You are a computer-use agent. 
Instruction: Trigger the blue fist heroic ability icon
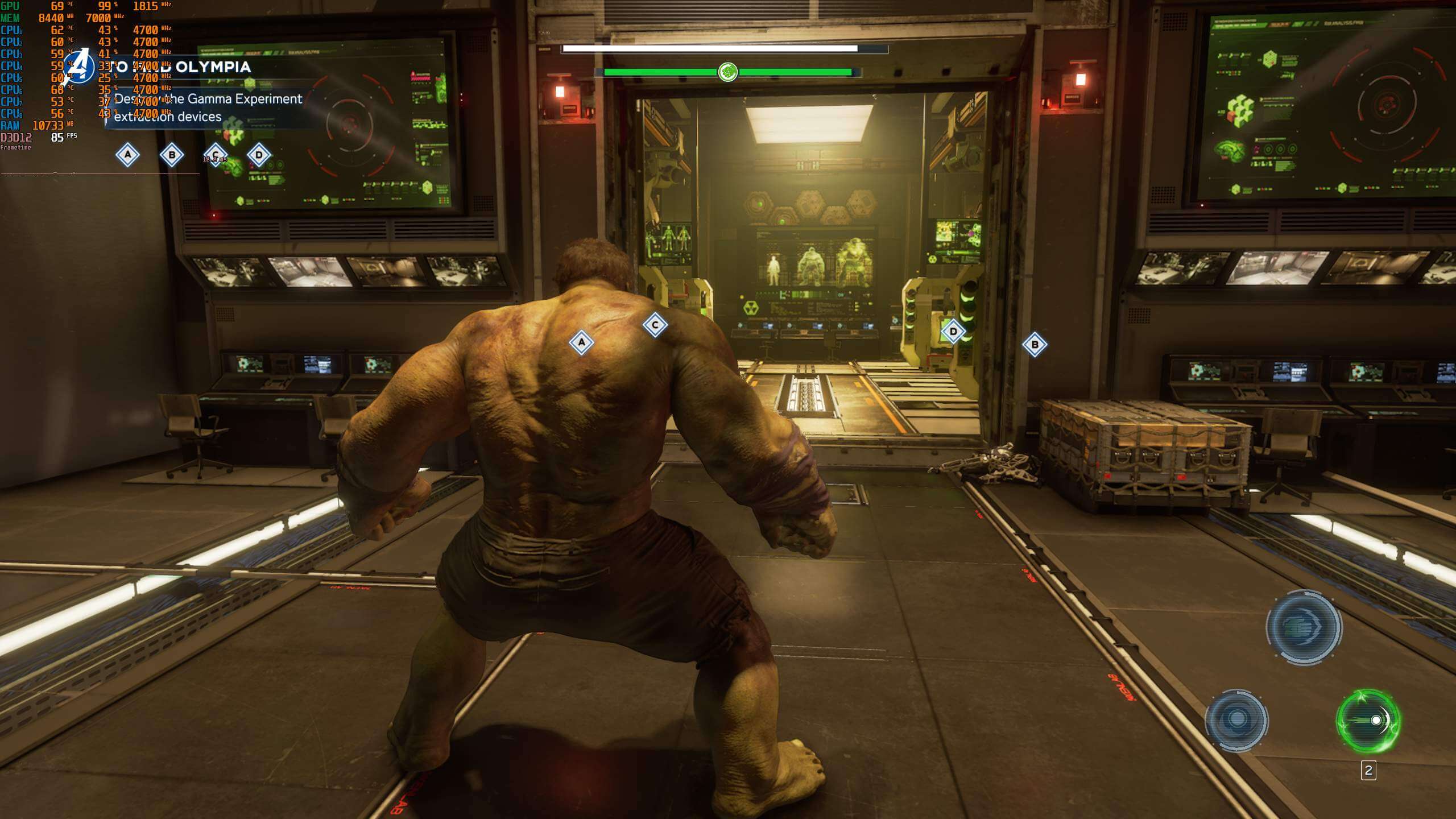point(1304,627)
